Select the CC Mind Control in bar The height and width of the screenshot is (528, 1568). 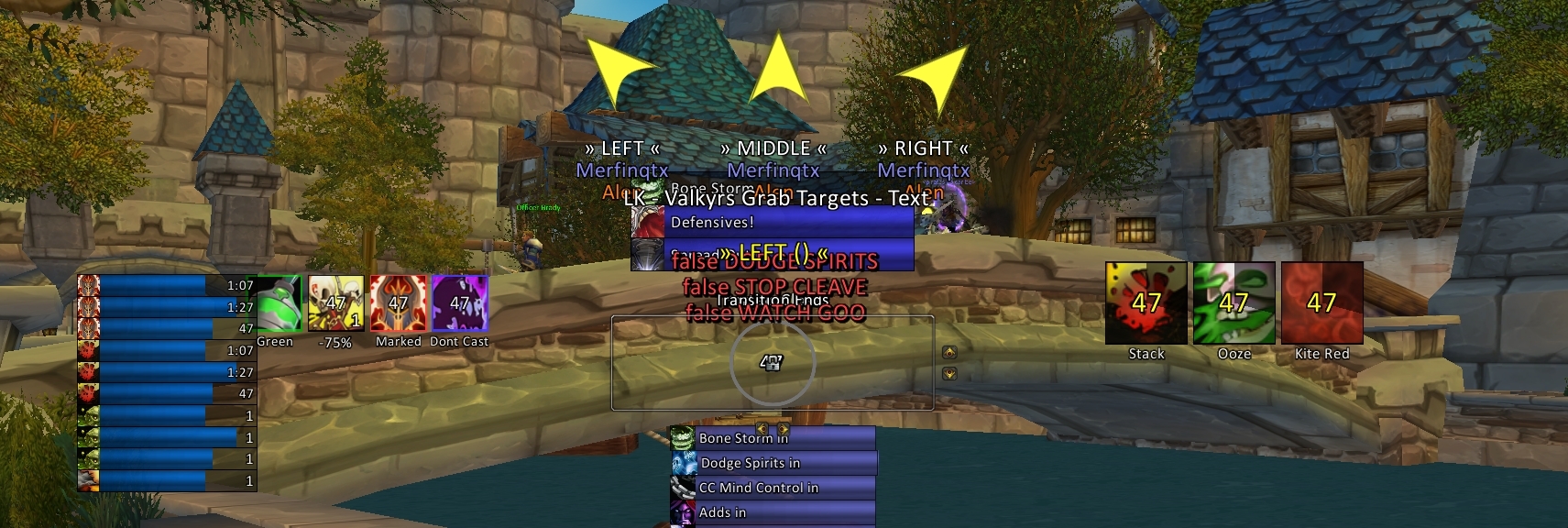(784, 488)
